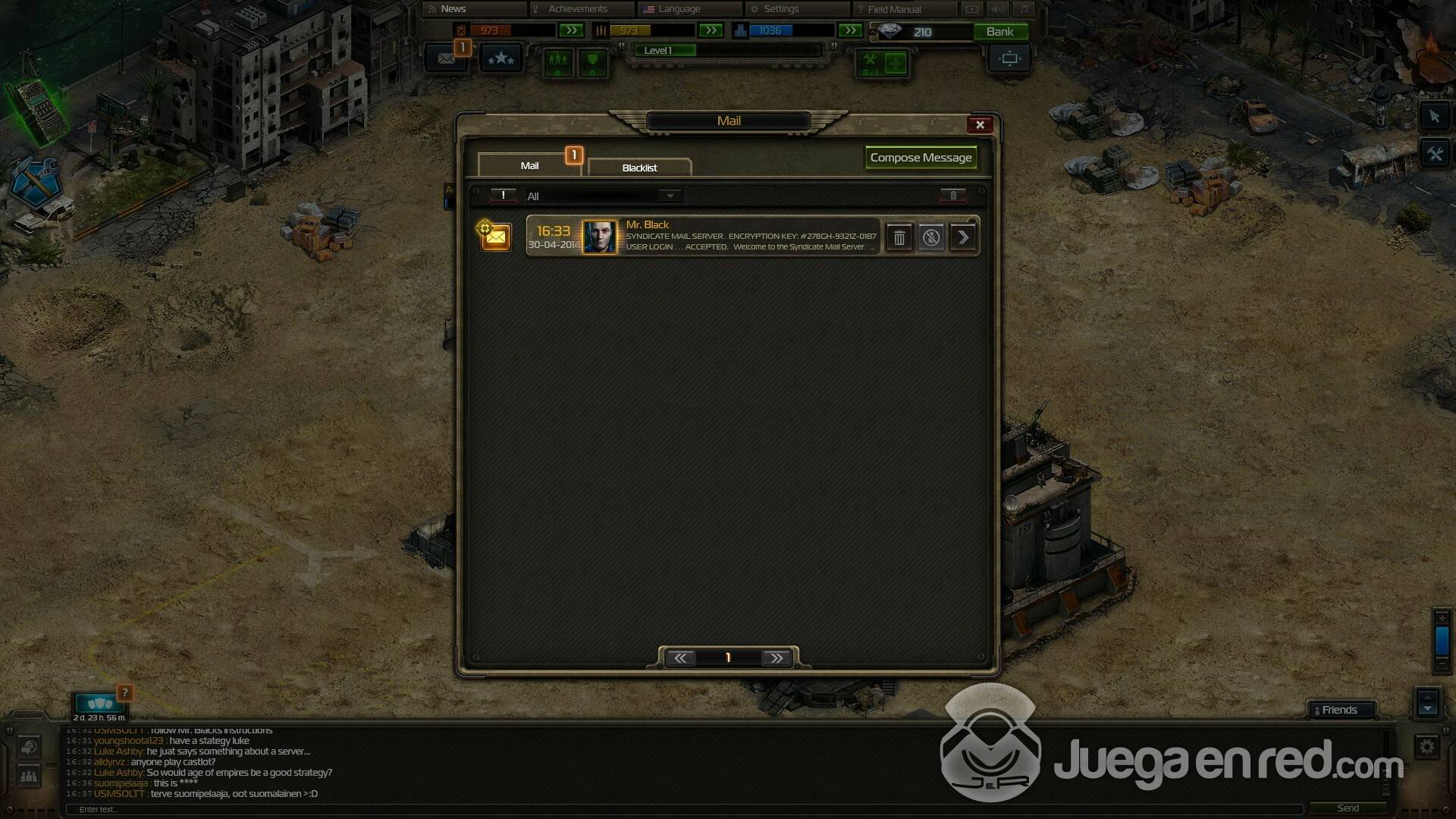
Task: Click the chat text input field
Action: [682, 809]
